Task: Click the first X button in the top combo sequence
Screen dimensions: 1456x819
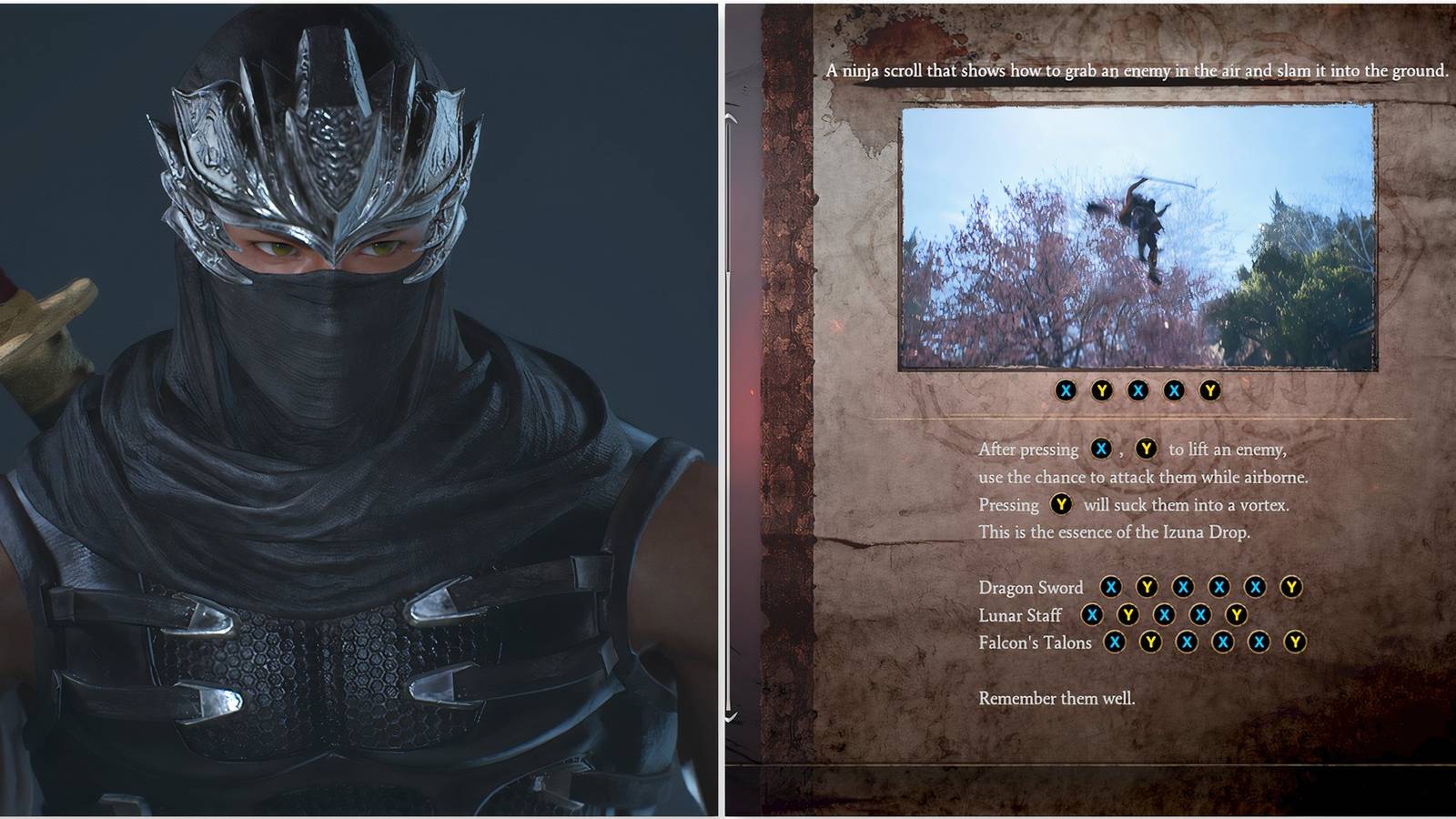Action: point(1067,389)
